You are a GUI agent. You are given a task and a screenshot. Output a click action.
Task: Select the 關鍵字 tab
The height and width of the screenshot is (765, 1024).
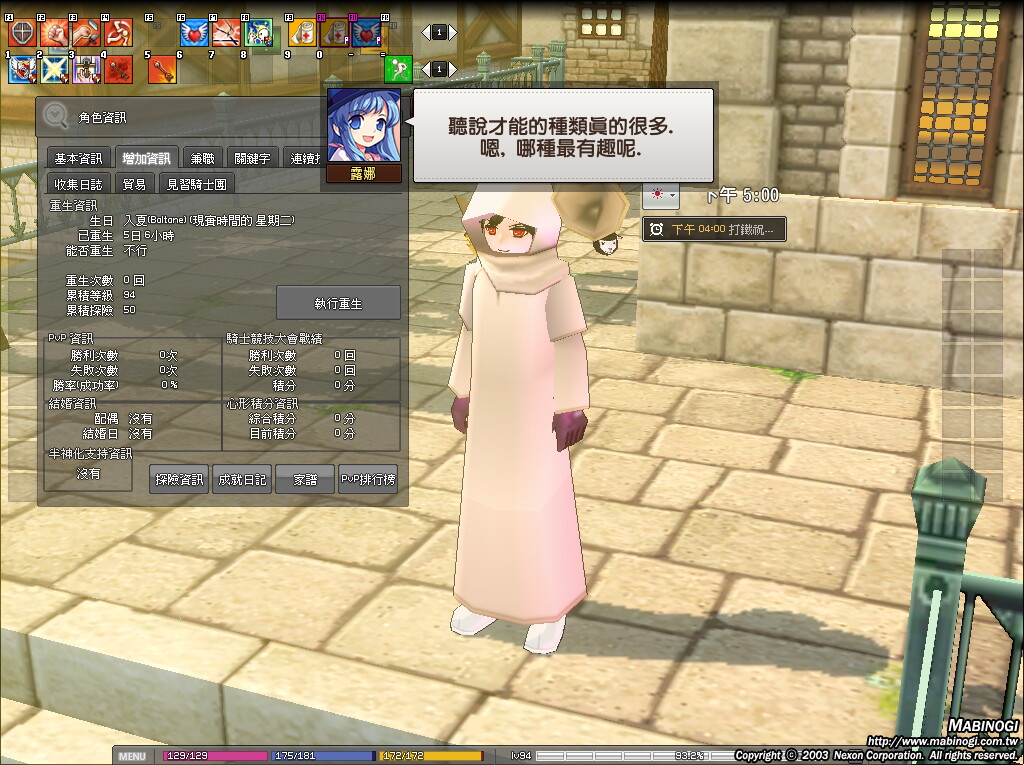pyautogui.click(x=252, y=158)
